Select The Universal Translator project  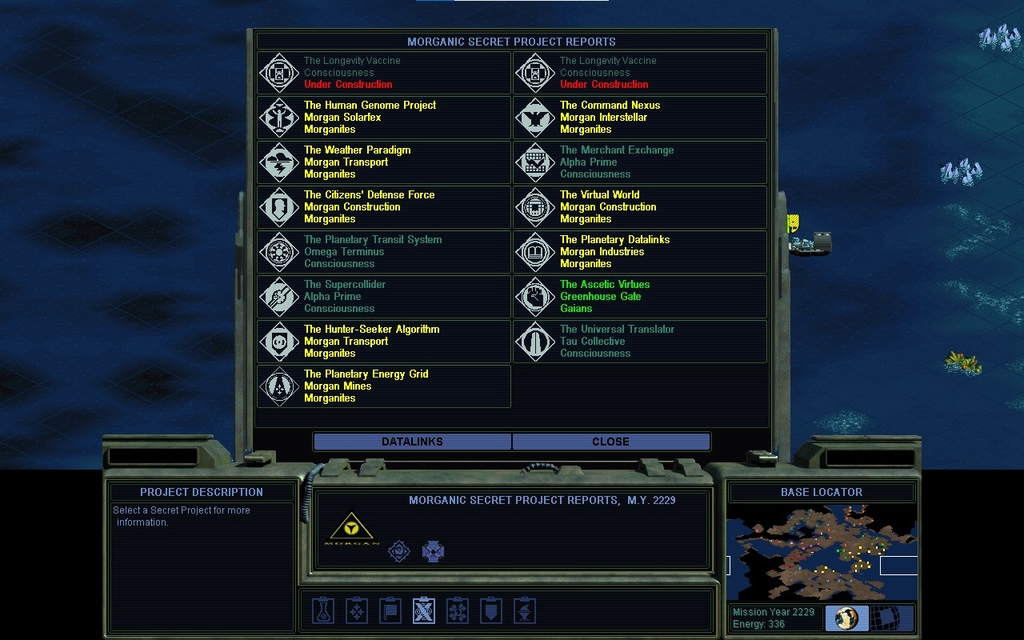pos(640,341)
